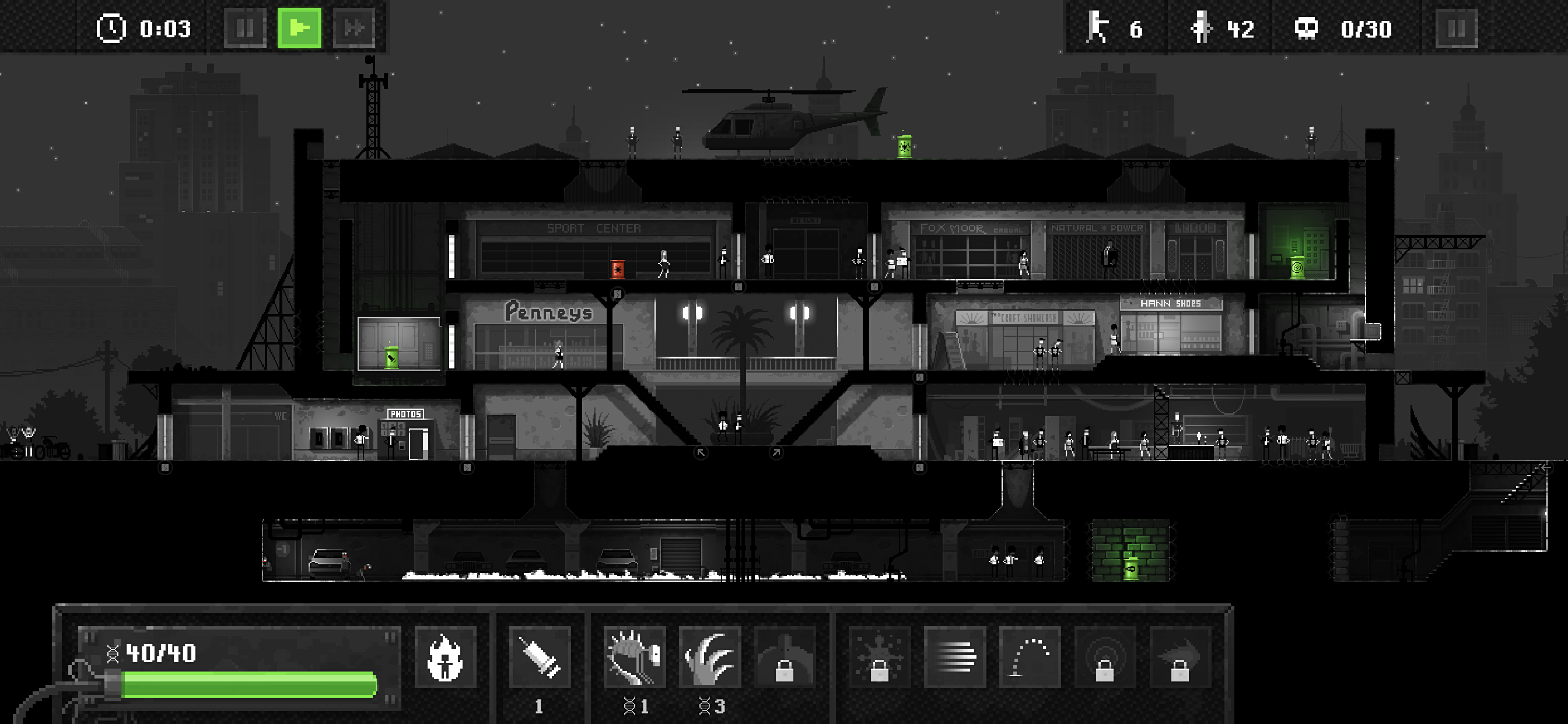Select the infection syringe
Image resolution: width=1568 pixels, height=724 pixels.
pos(540,657)
